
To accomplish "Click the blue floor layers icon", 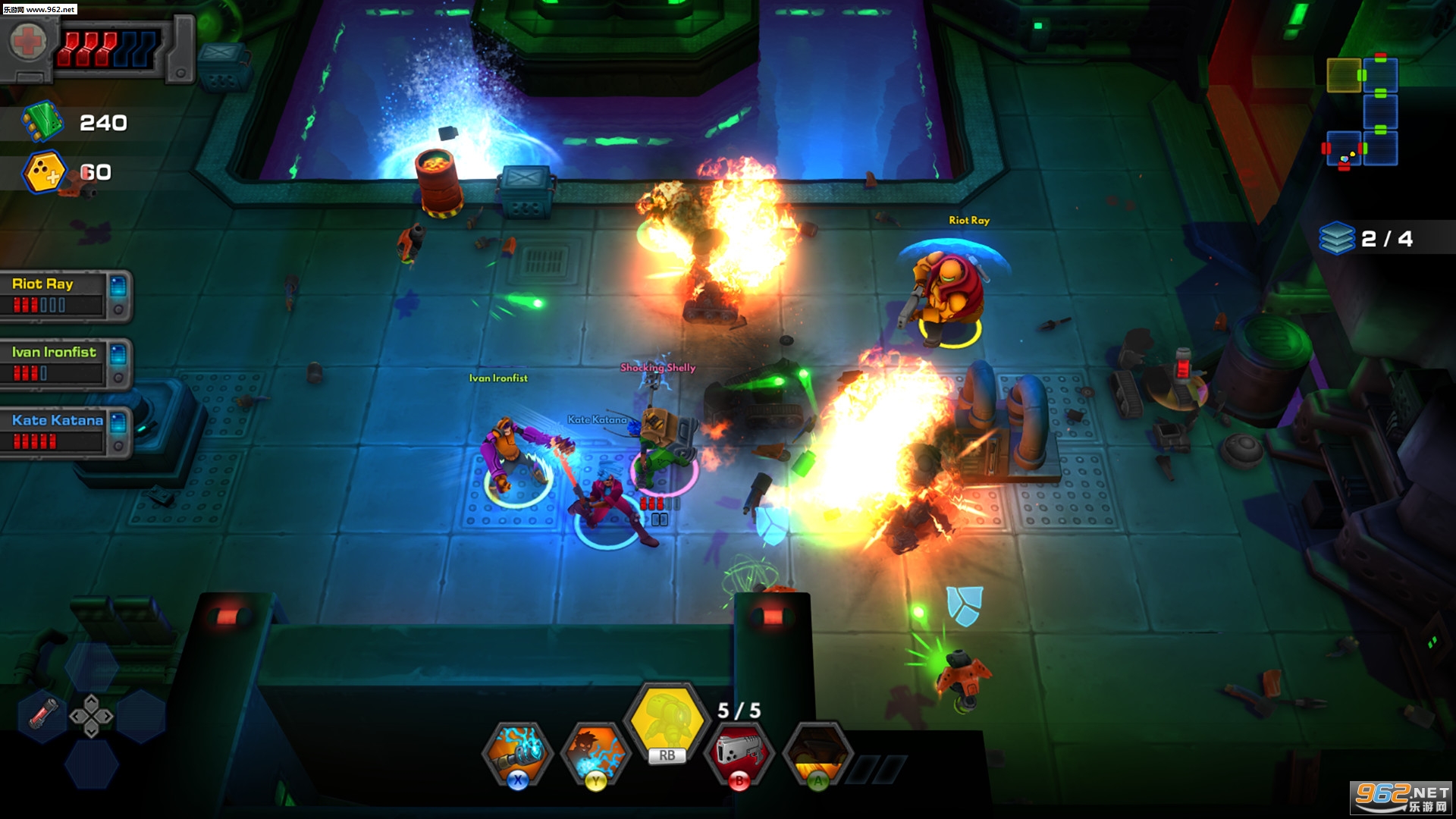I will [1336, 238].
